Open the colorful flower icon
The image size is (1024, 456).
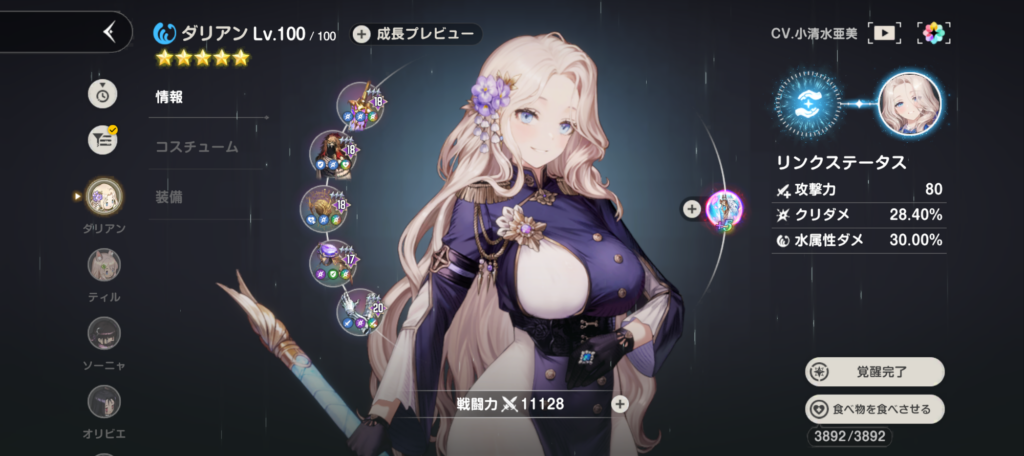(934, 32)
